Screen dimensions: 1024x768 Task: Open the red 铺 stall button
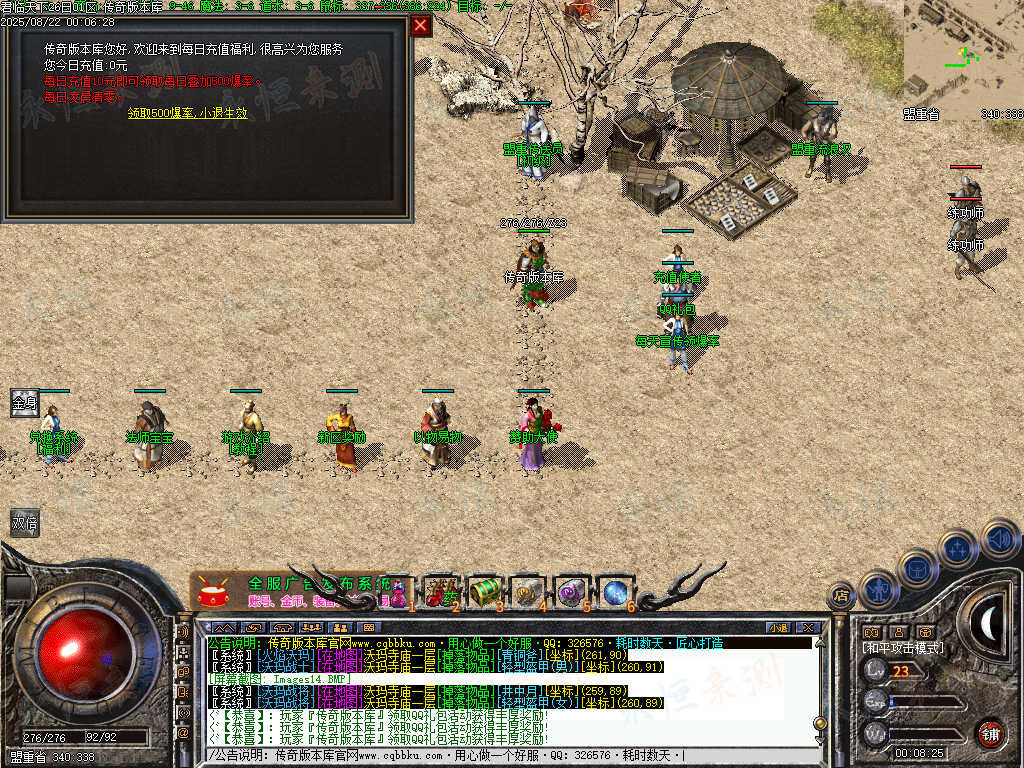[990, 732]
